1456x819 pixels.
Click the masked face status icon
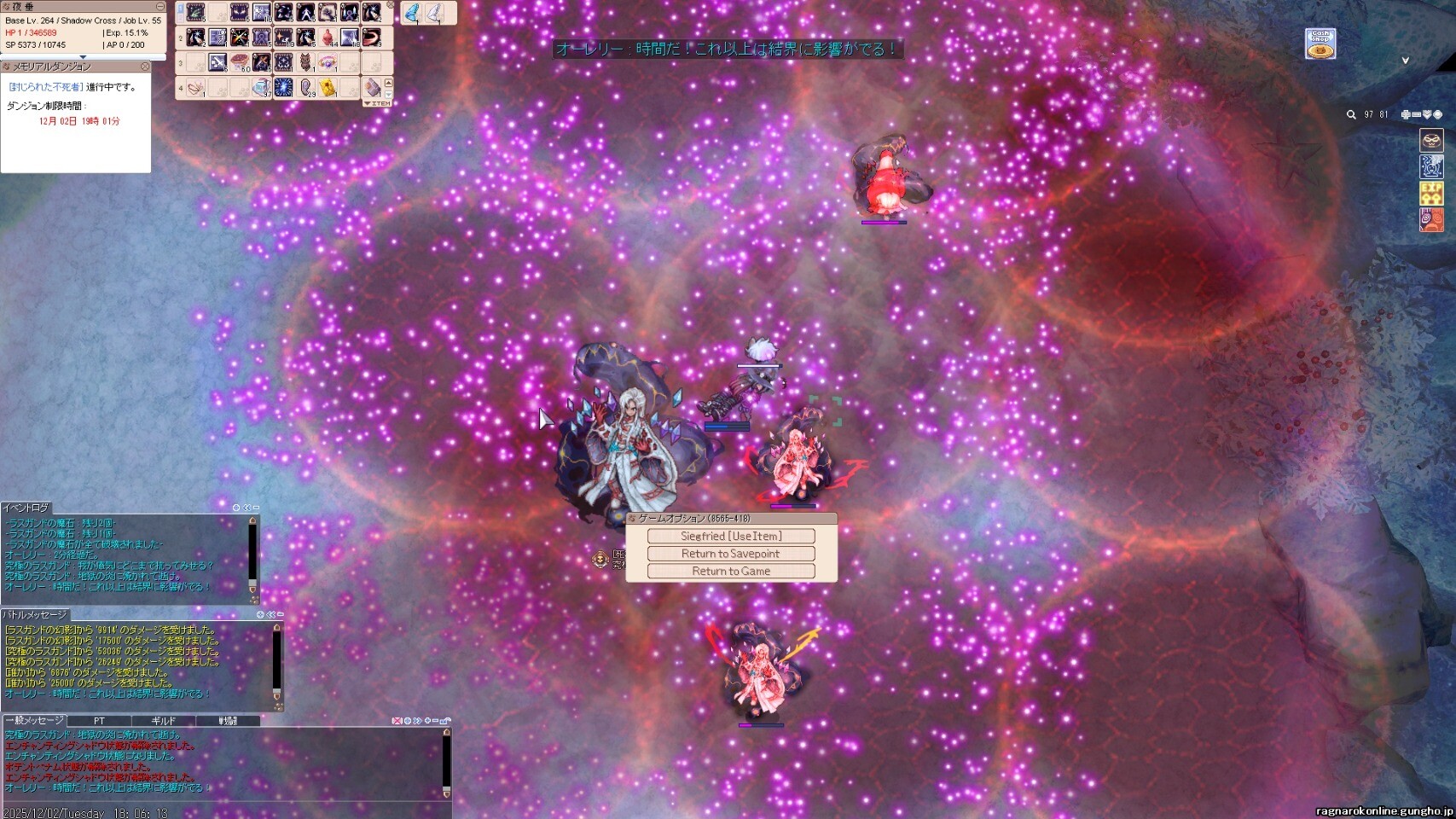pos(1431,139)
